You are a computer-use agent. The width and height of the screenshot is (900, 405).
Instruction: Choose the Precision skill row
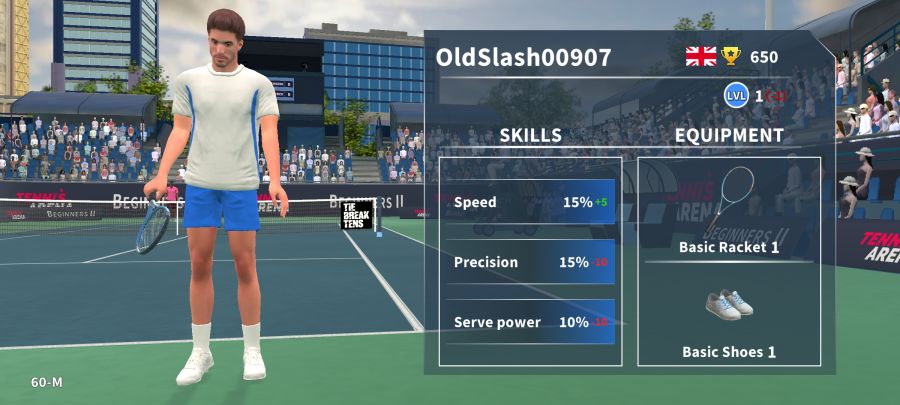pyautogui.click(x=530, y=262)
